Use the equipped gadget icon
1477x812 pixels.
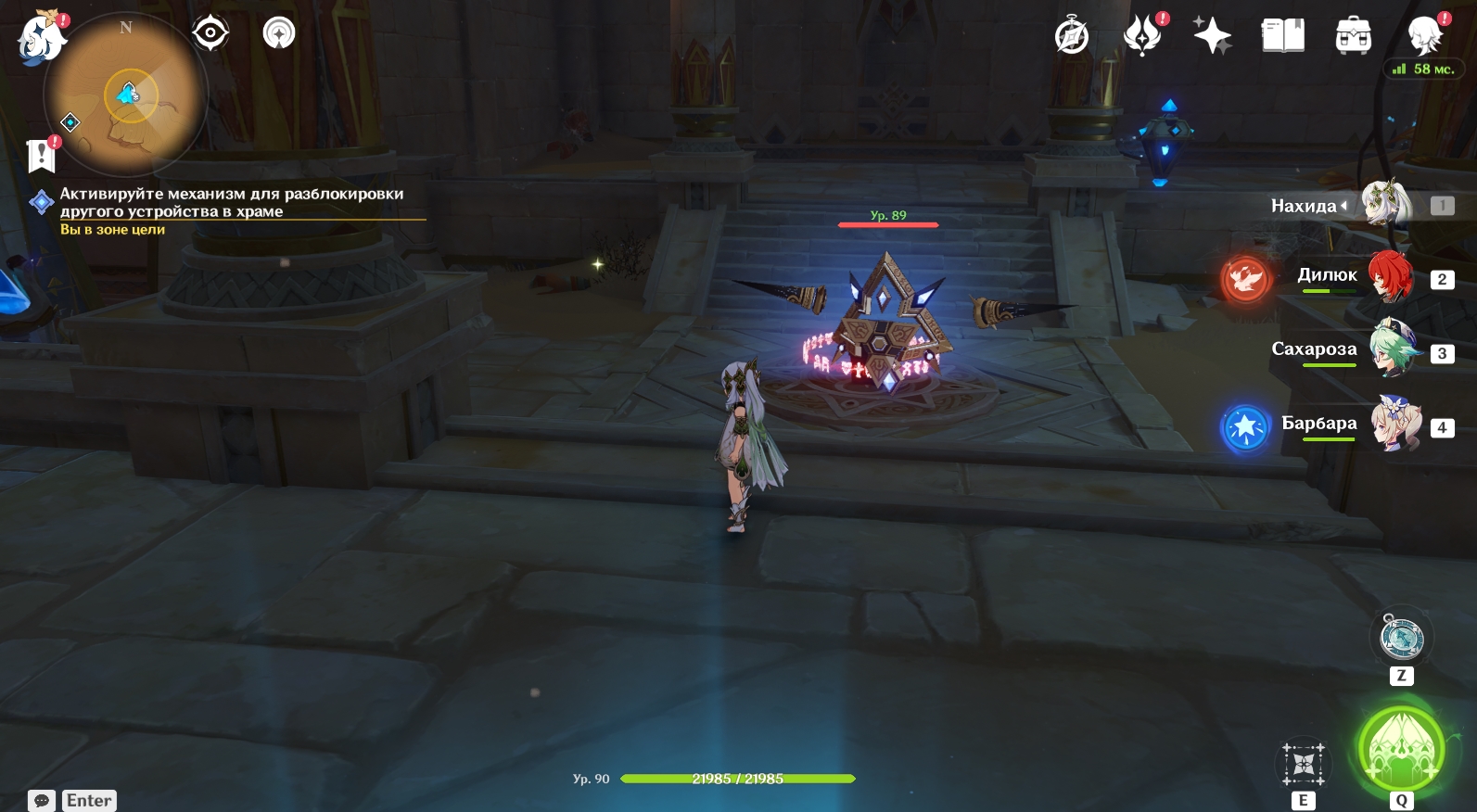(1401, 639)
